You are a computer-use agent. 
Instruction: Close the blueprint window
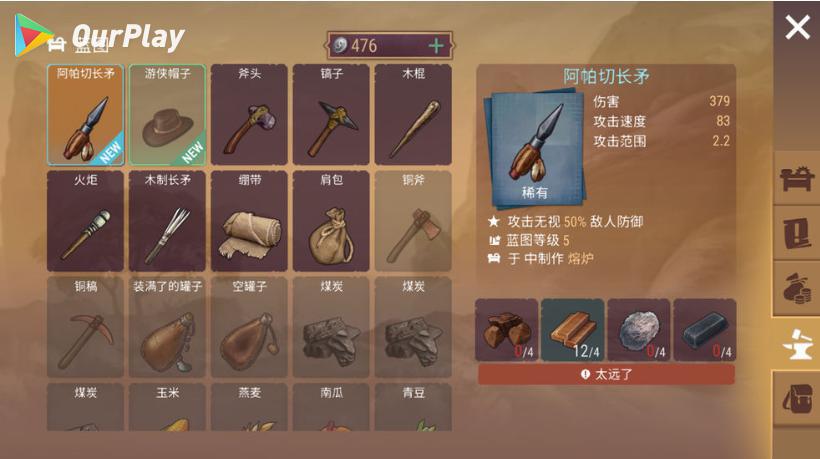pos(797,27)
